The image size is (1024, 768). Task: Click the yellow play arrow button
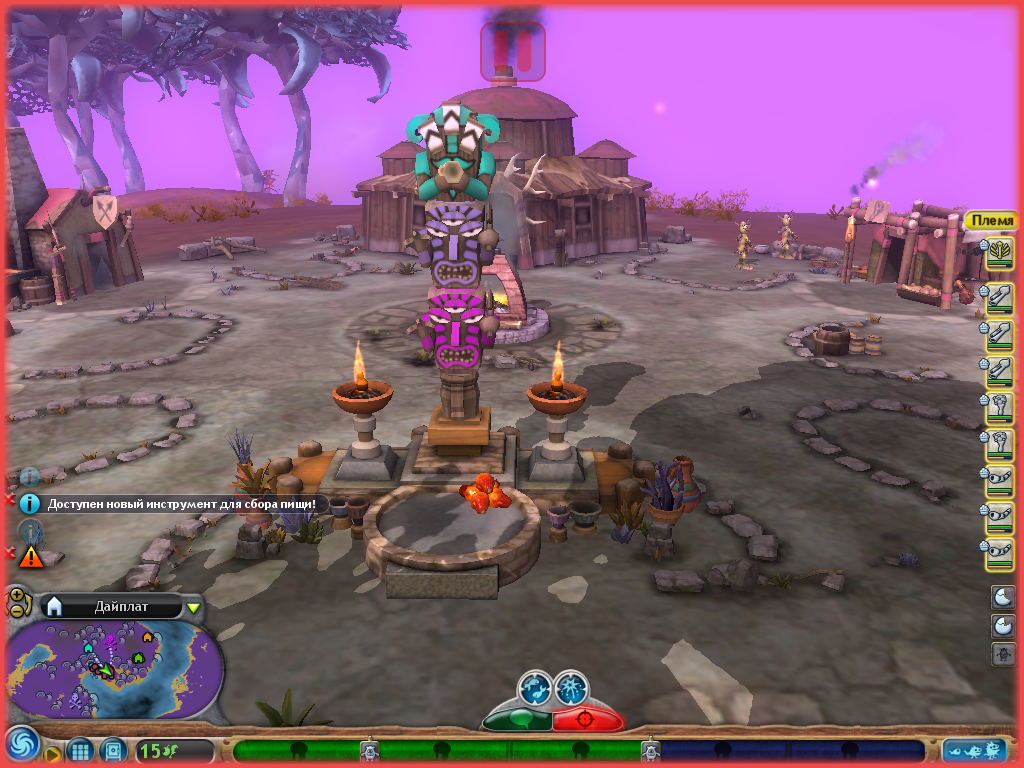point(51,753)
